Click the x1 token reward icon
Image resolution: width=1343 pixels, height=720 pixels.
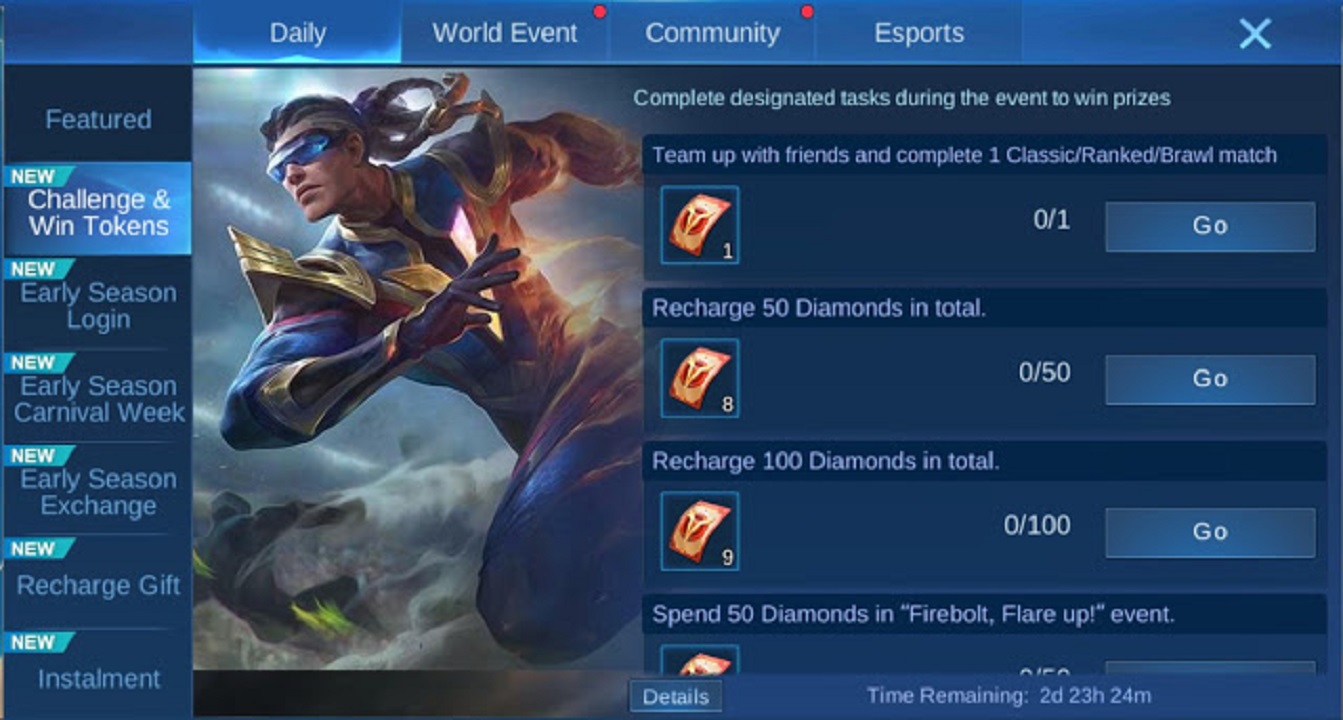click(x=699, y=225)
